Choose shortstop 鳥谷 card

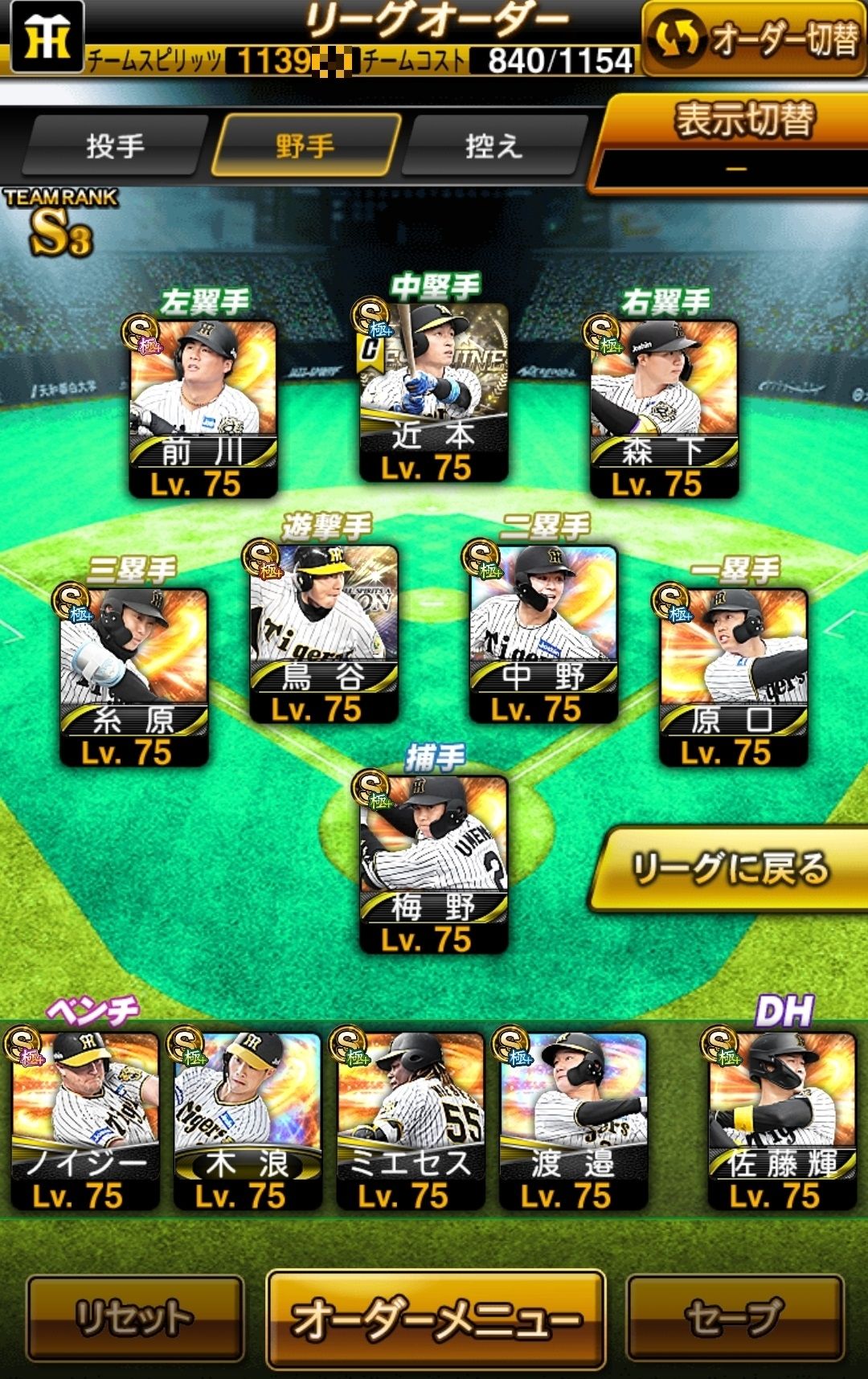pyautogui.click(x=323, y=632)
